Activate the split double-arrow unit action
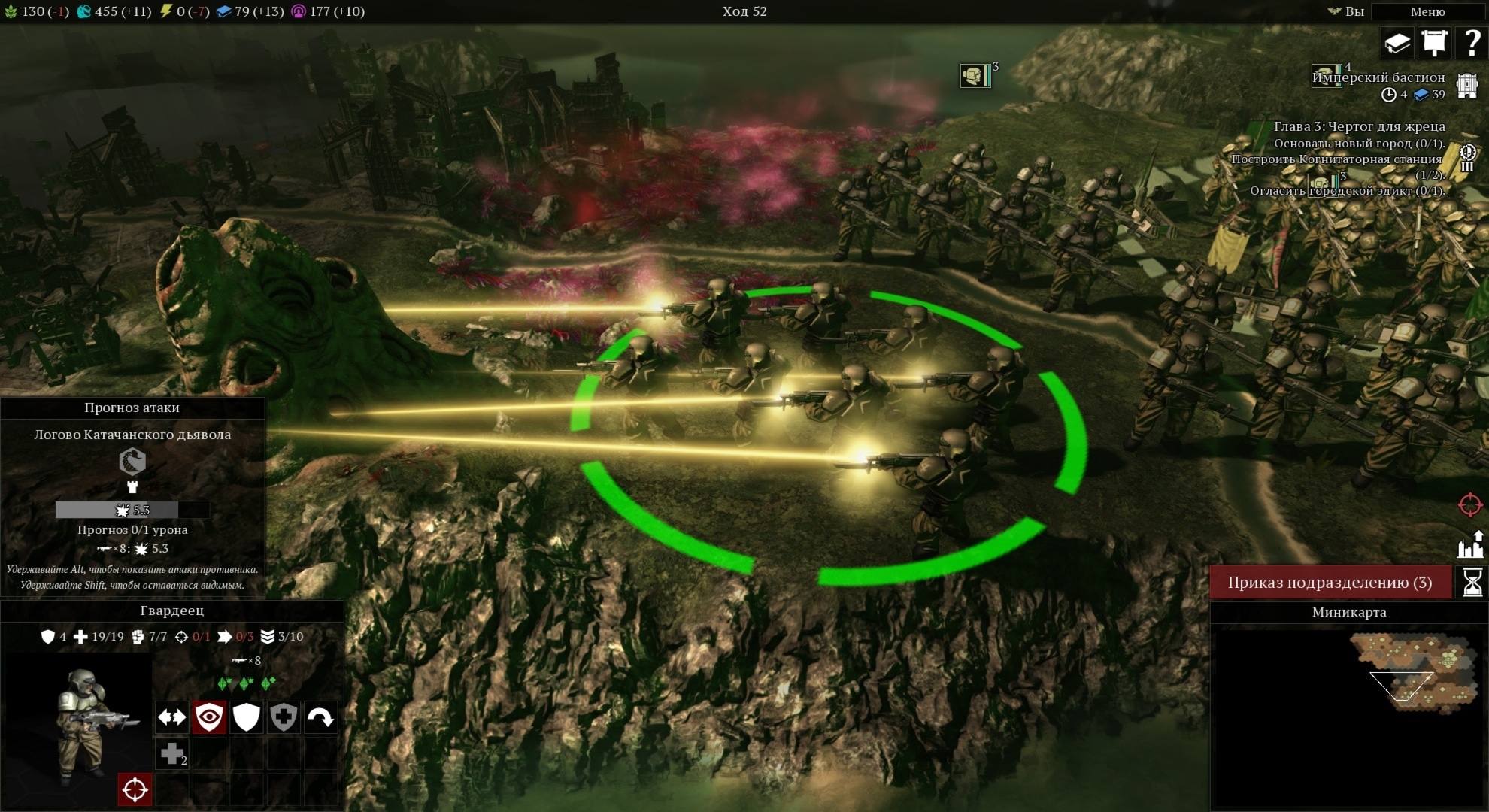Image resolution: width=1489 pixels, height=812 pixels. pyautogui.click(x=171, y=717)
